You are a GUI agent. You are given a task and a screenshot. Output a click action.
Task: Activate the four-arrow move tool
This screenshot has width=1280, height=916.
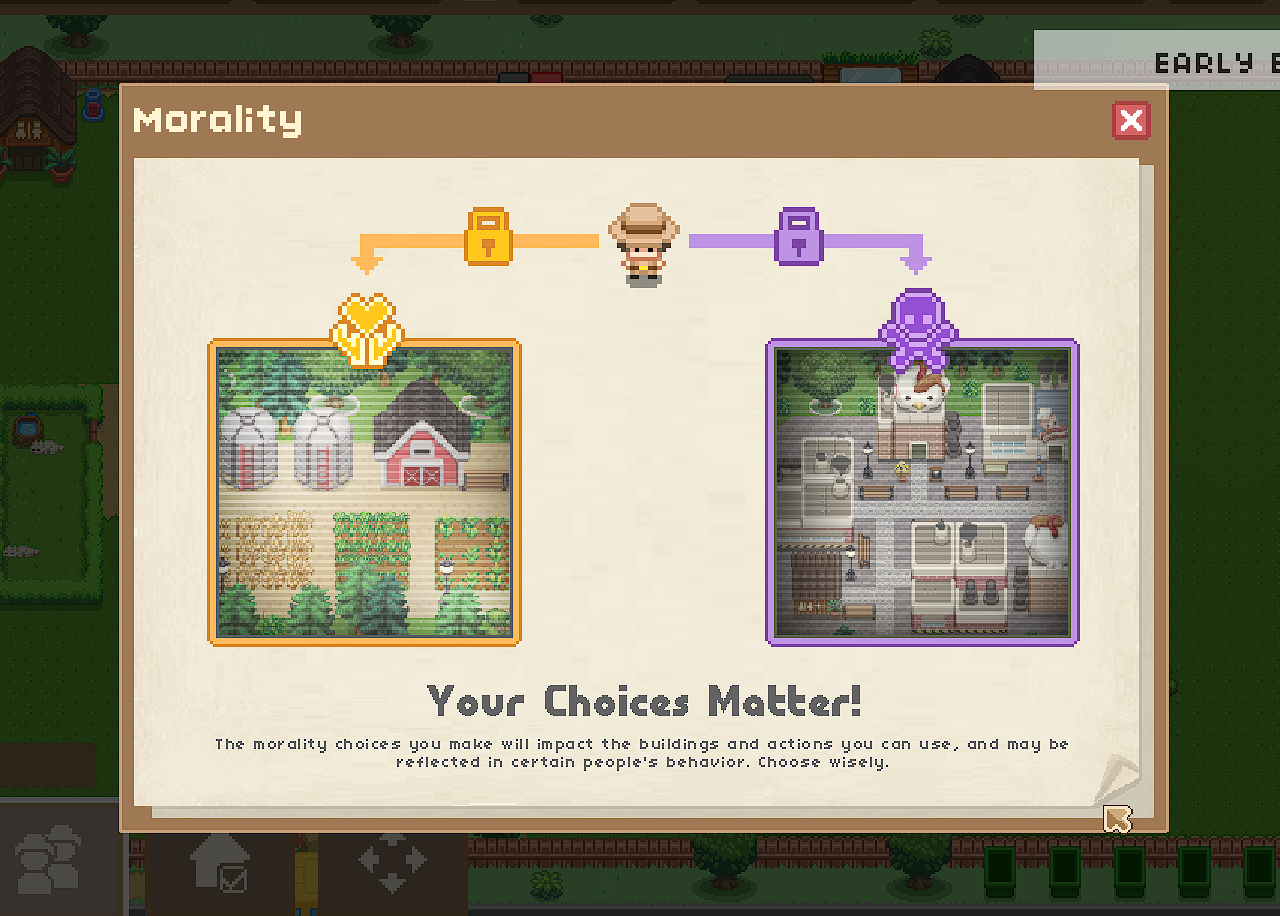tap(391, 860)
